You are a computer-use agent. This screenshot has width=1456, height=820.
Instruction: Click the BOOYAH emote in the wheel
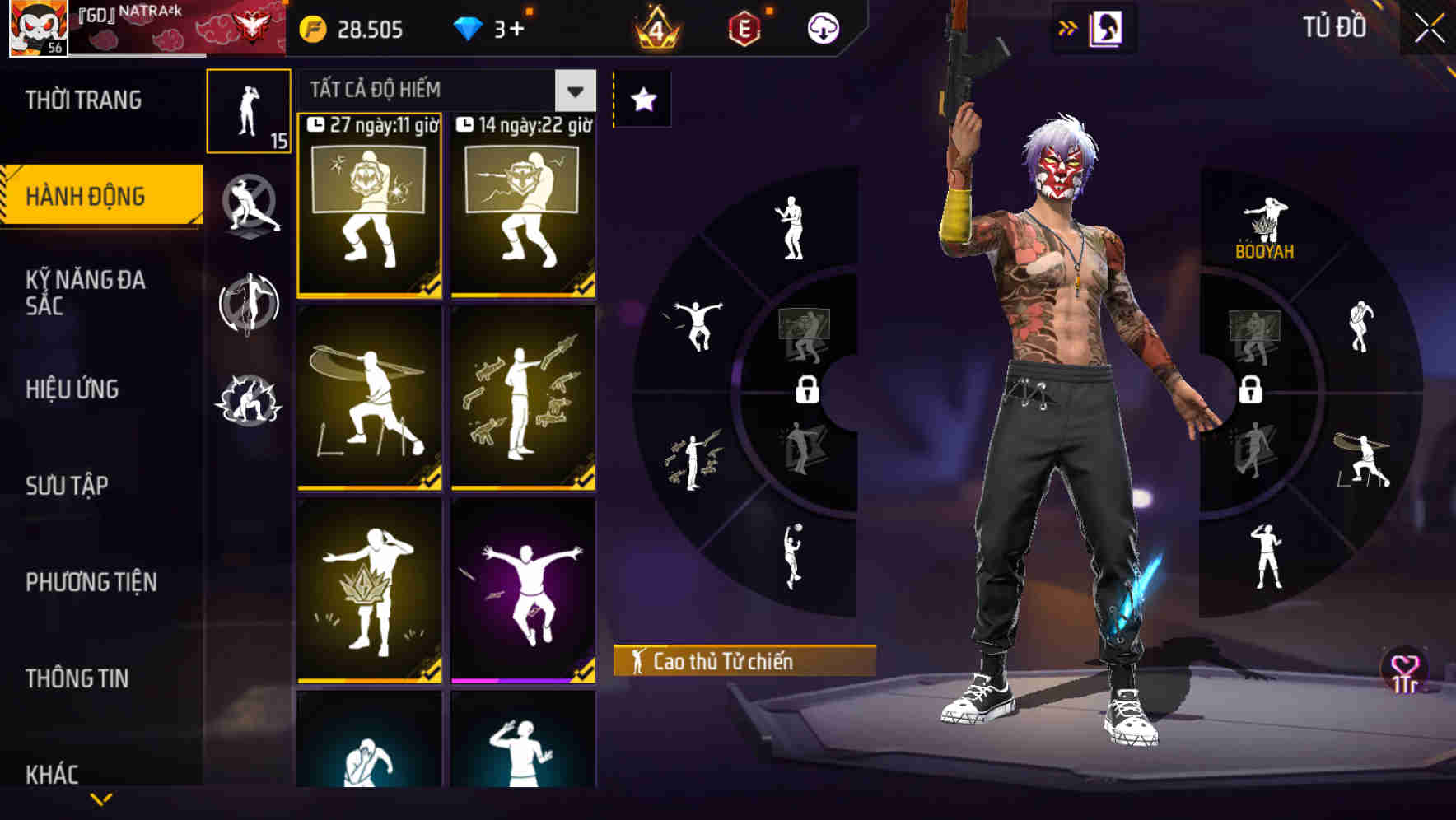click(1266, 222)
